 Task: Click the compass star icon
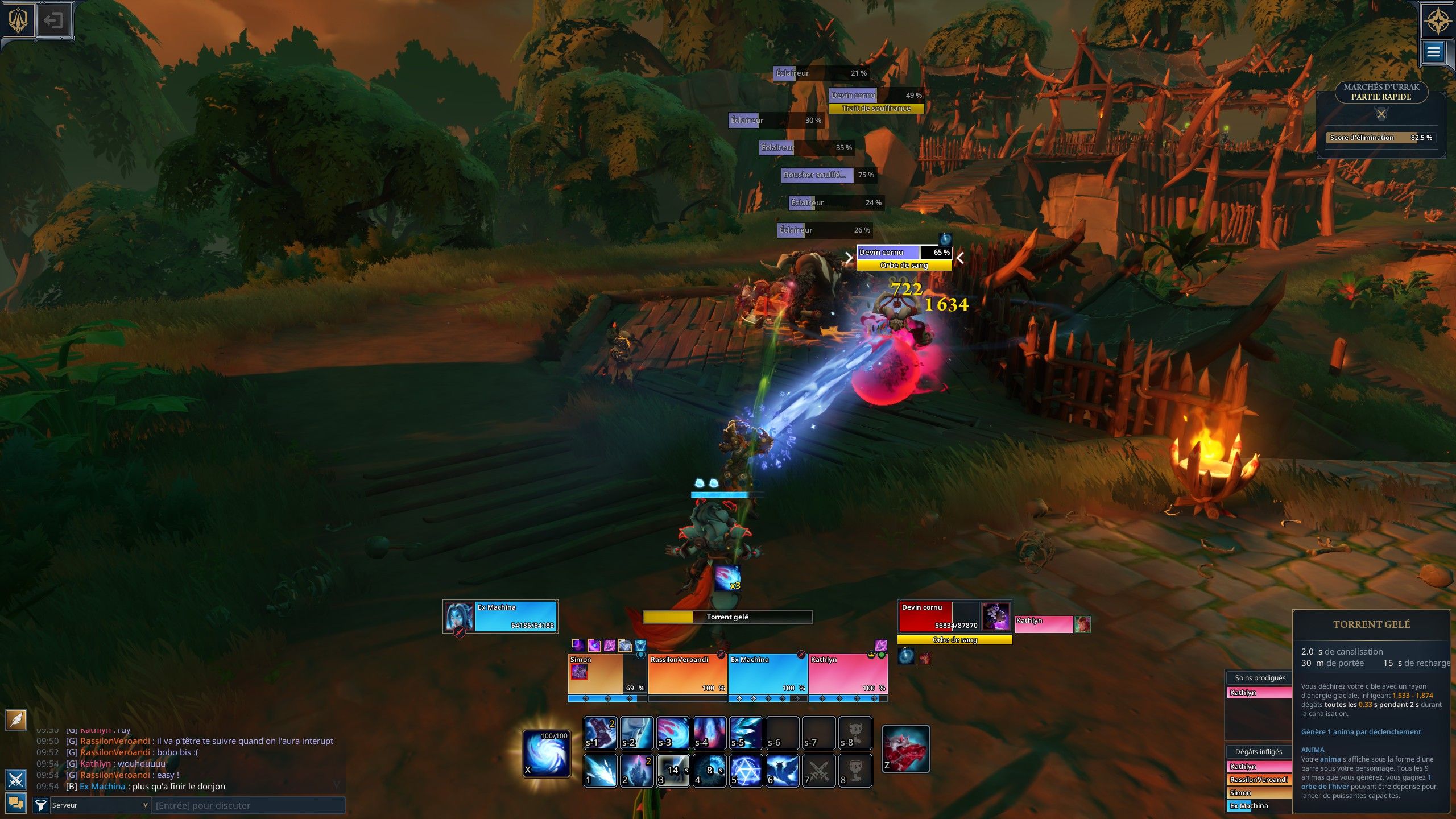pos(1438,21)
